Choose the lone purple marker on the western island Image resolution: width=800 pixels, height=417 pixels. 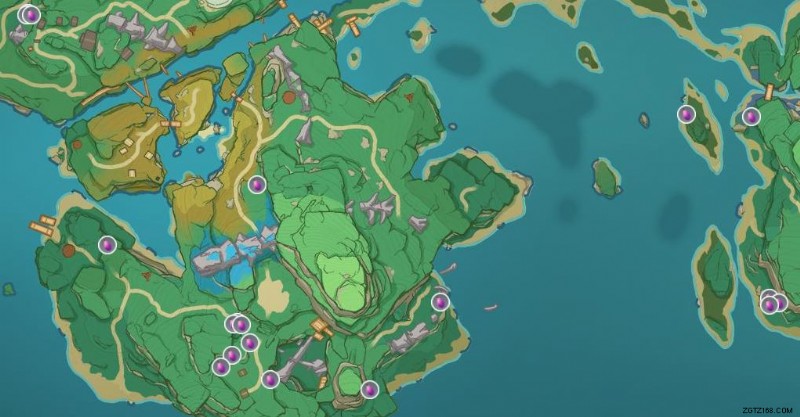point(107,244)
